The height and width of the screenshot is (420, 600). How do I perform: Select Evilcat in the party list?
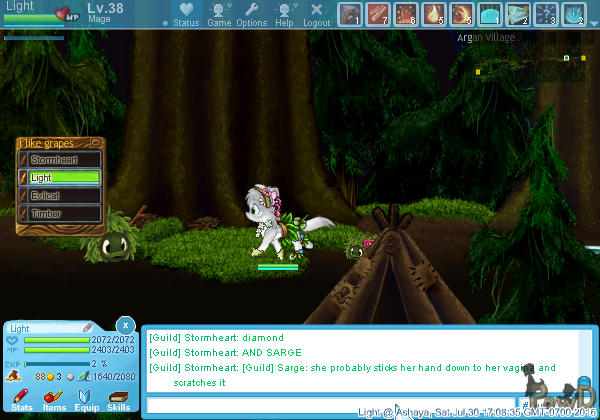tap(60, 196)
